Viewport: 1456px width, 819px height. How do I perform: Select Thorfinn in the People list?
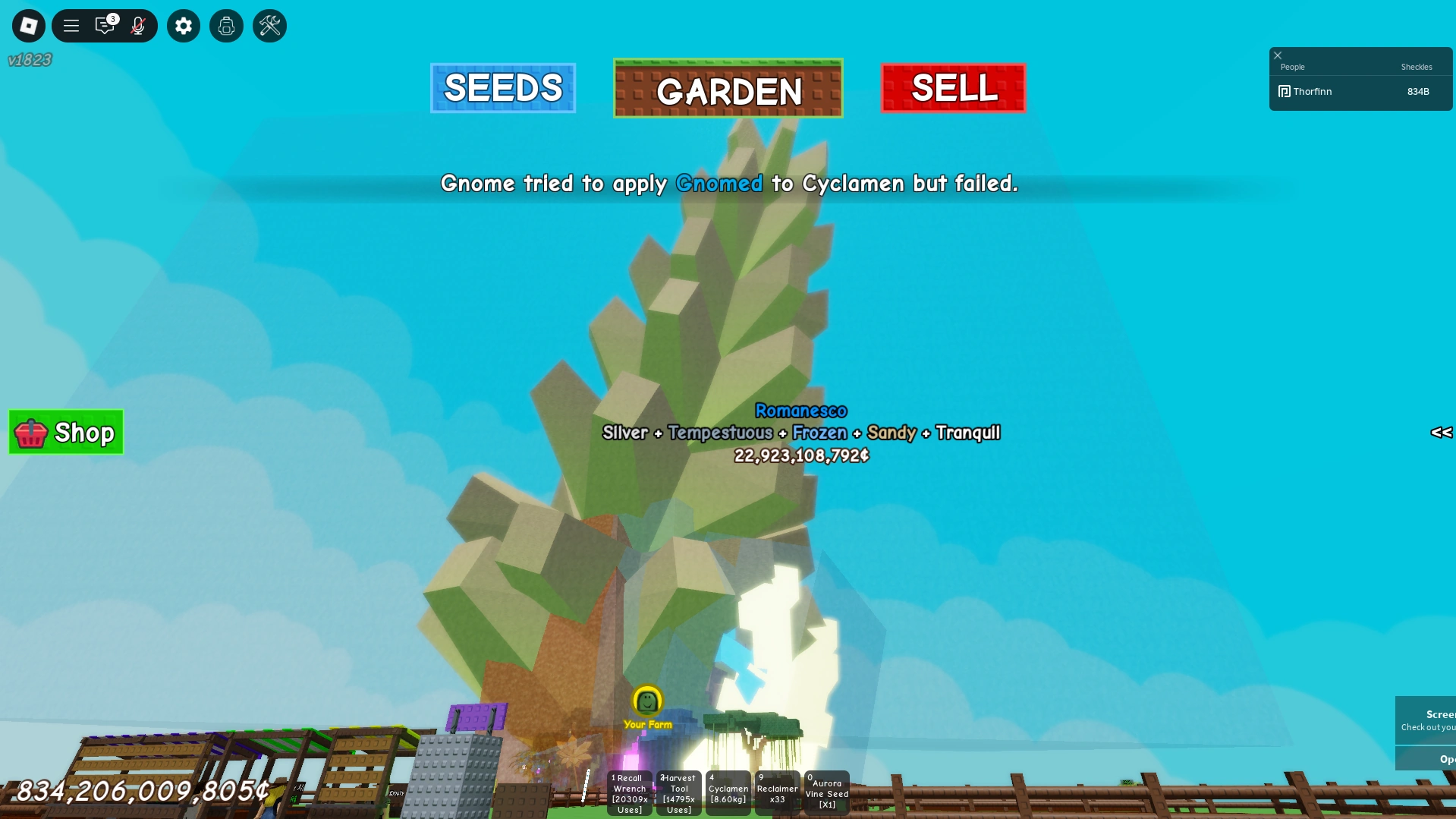[1312, 91]
